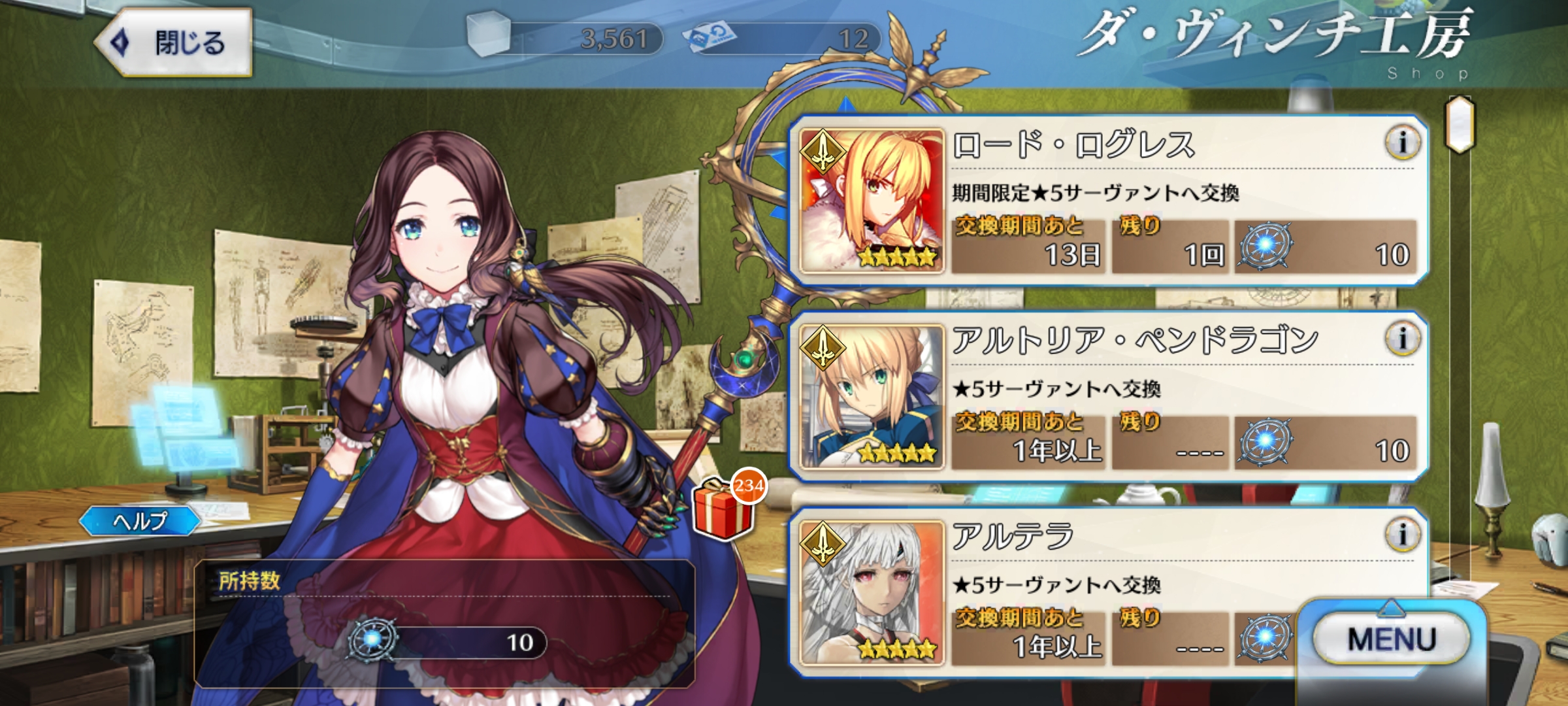Screen dimensions: 1568x706
Task: Show info for ロード・ログレス
Action: click(1402, 142)
